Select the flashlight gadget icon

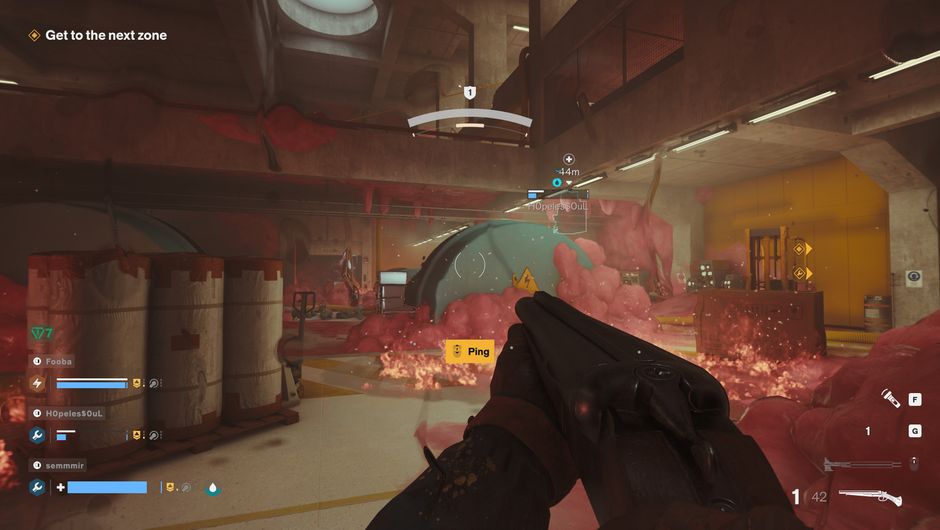tap(888, 400)
